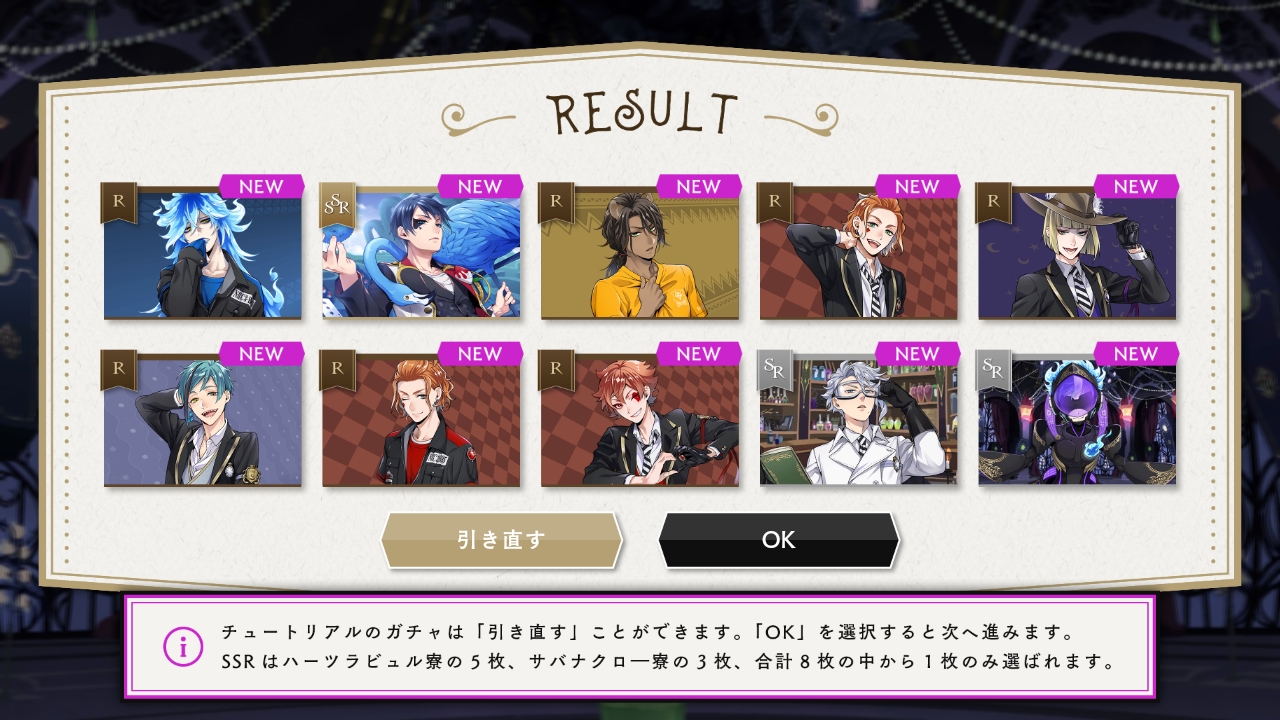Screen dimensions: 1280x720
Task: Select the SSR card with blue wings
Action: pos(421,254)
